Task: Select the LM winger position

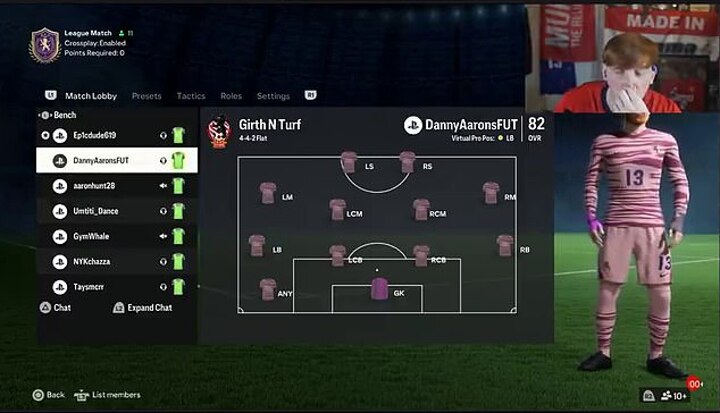Action: click(x=267, y=193)
